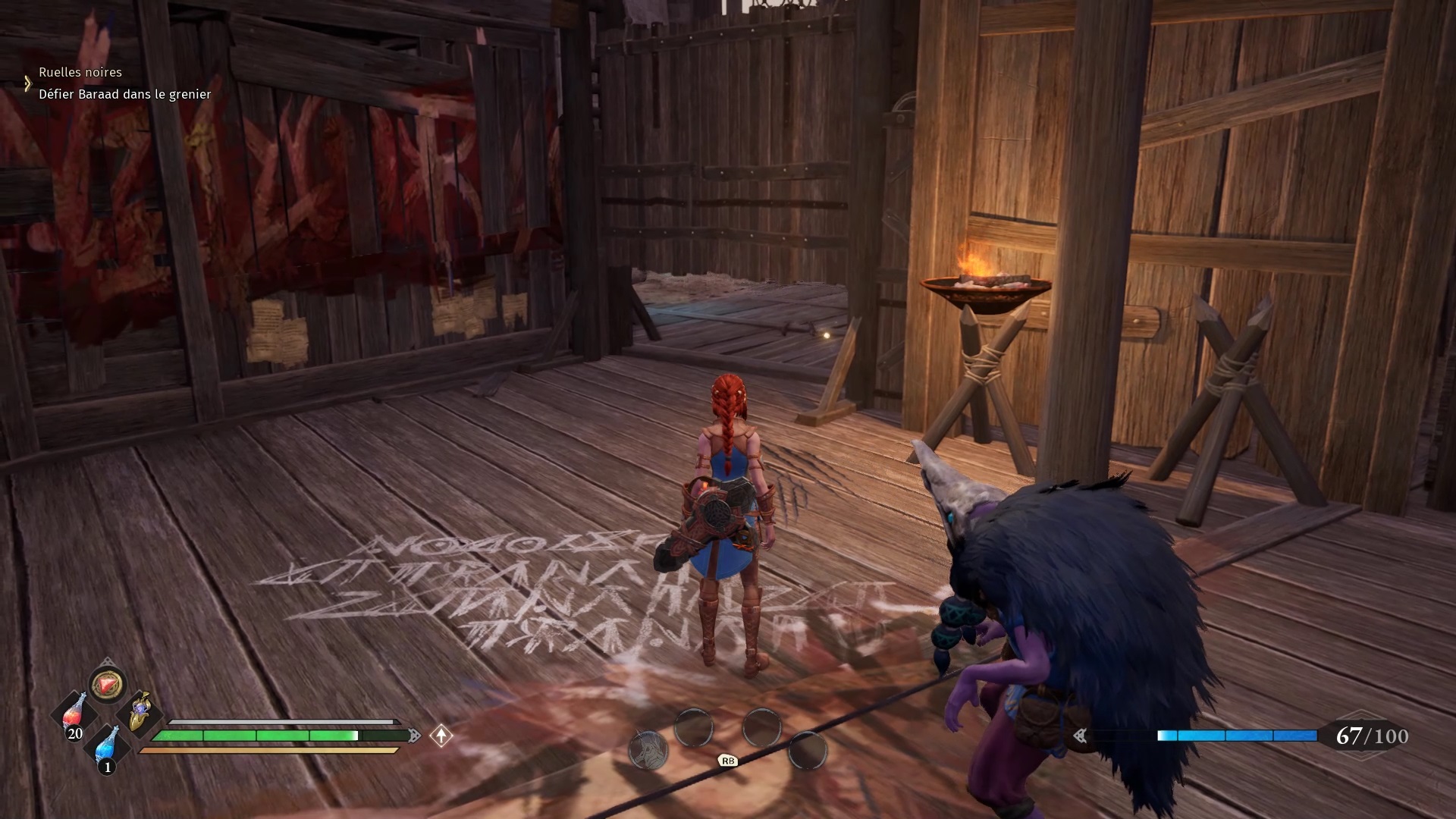1456x819 pixels.
Task: Click the upward arrow diamond icon
Action: pyautogui.click(x=441, y=735)
